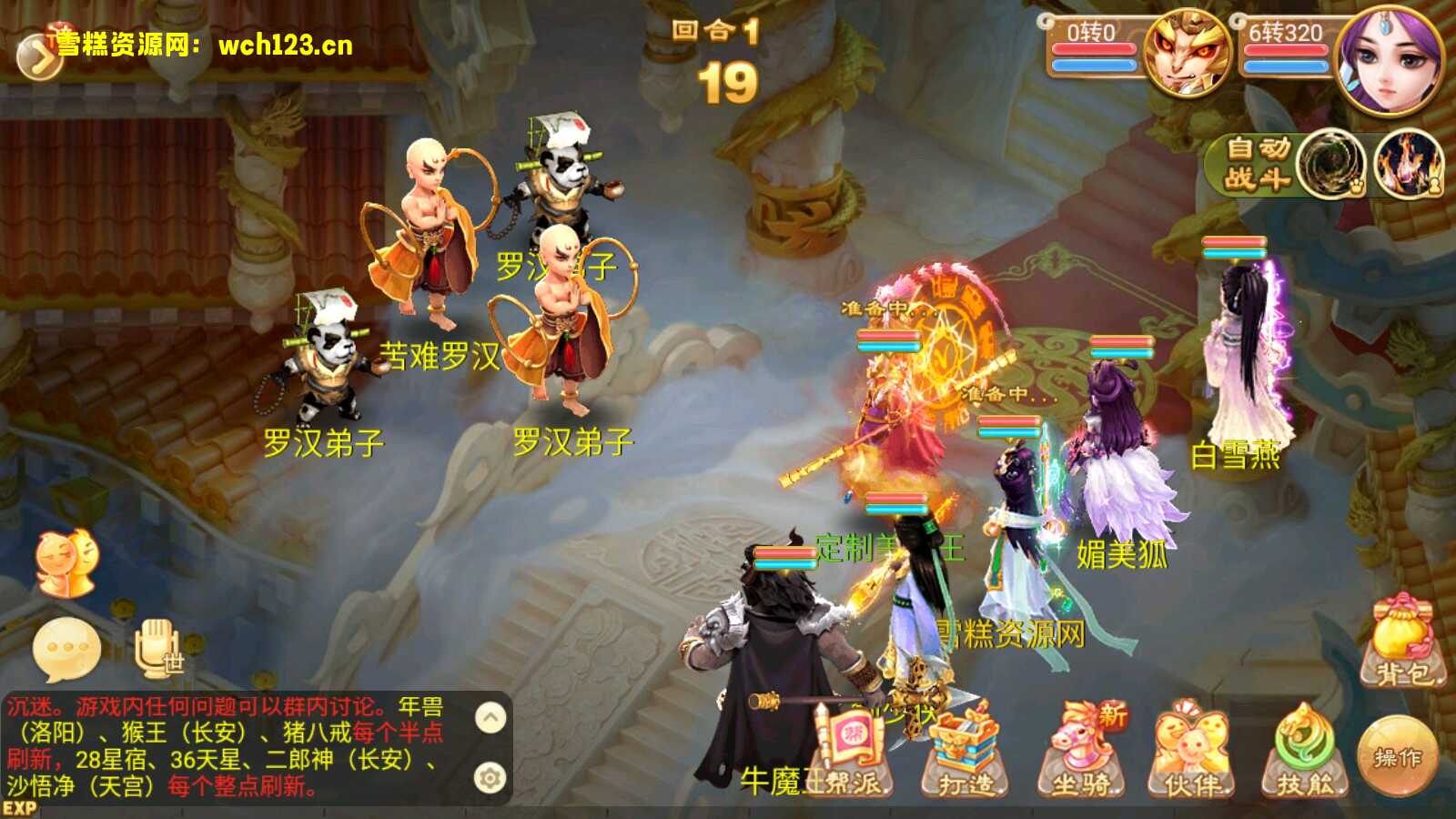
Task: Open the 帮派 guild menu
Action: [x=852, y=752]
